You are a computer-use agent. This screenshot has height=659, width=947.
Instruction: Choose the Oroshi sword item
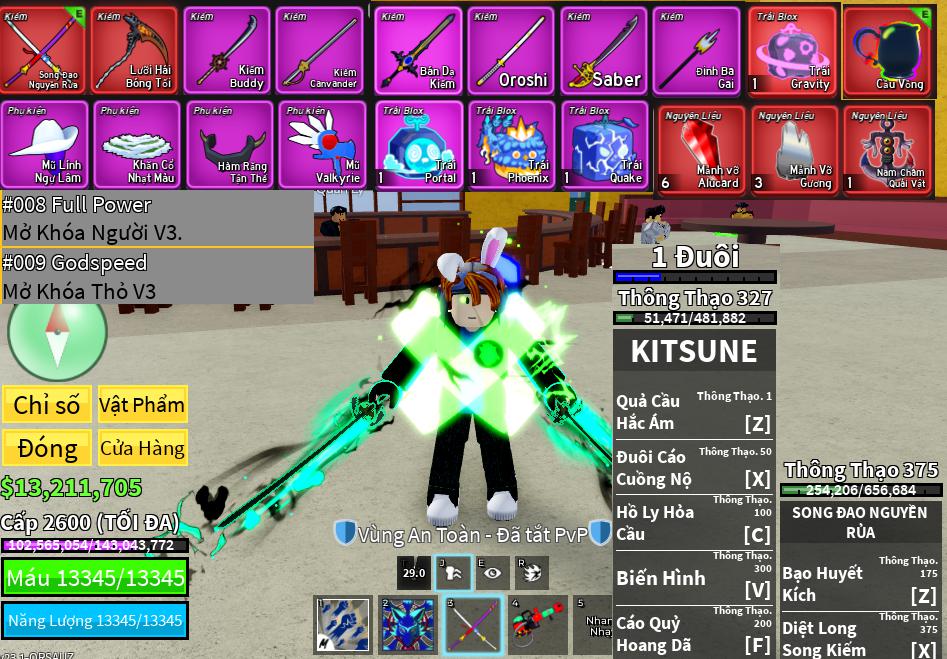pyautogui.click(x=510, y=50)
